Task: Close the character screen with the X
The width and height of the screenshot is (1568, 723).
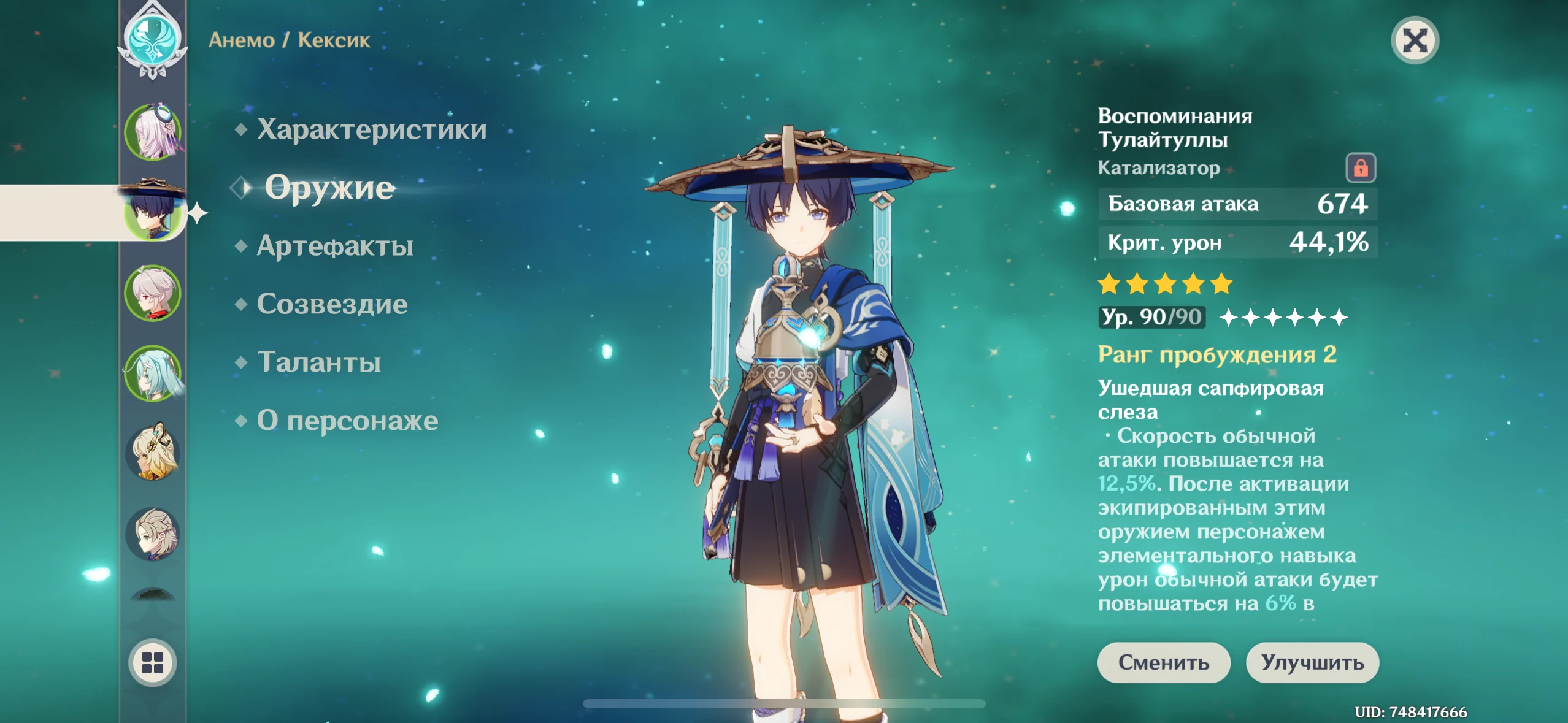Action: click(1415, 40)
